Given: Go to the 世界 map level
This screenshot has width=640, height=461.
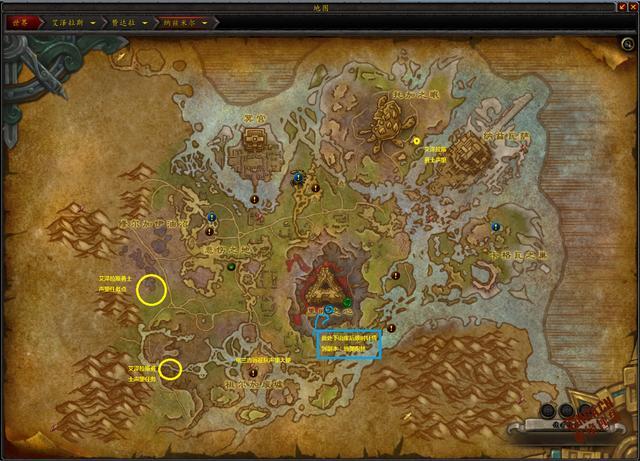Looking at the screenshot, I should [x=21, y=21].
